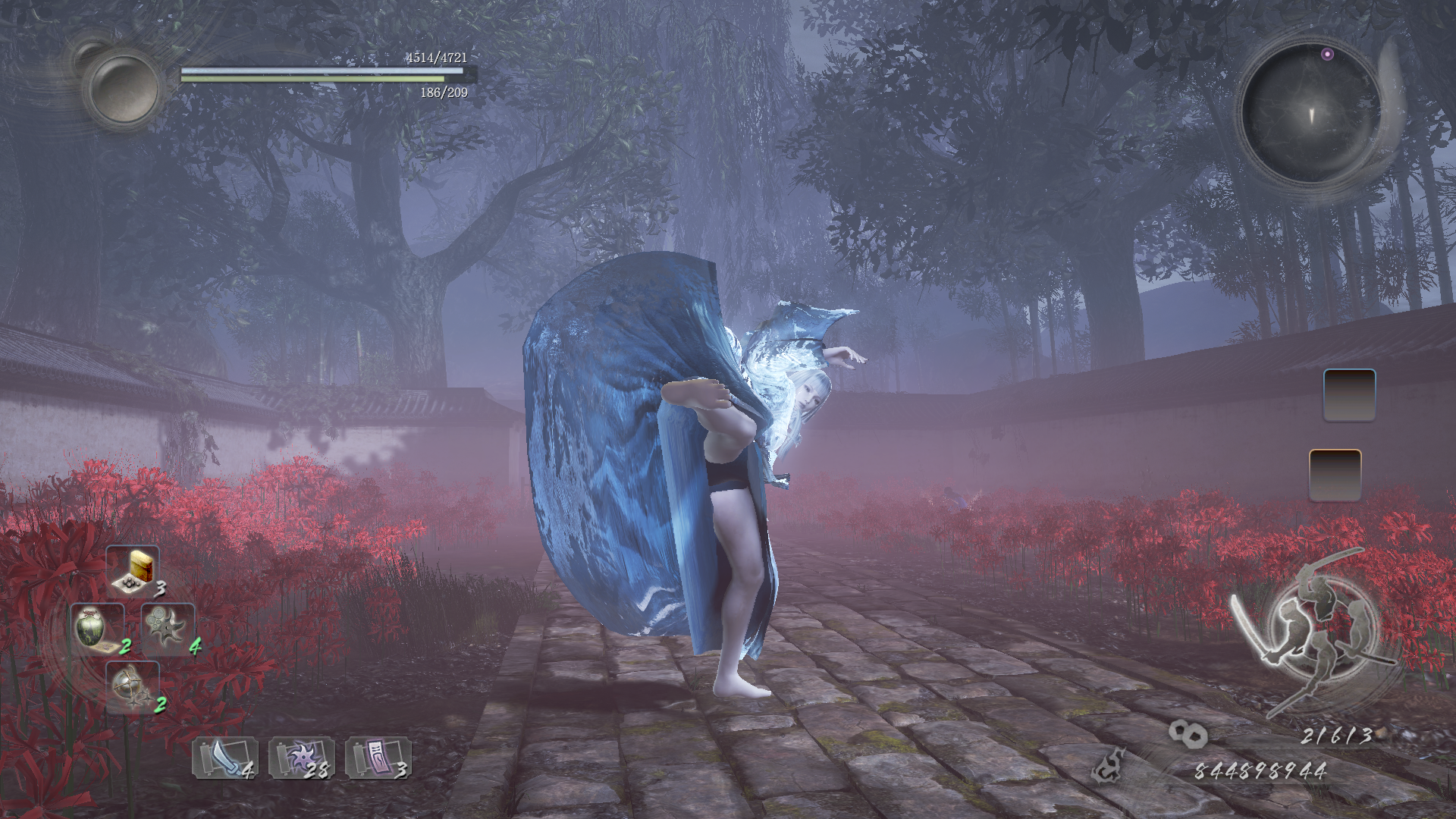Click the health value text 4514/4721

436,57
